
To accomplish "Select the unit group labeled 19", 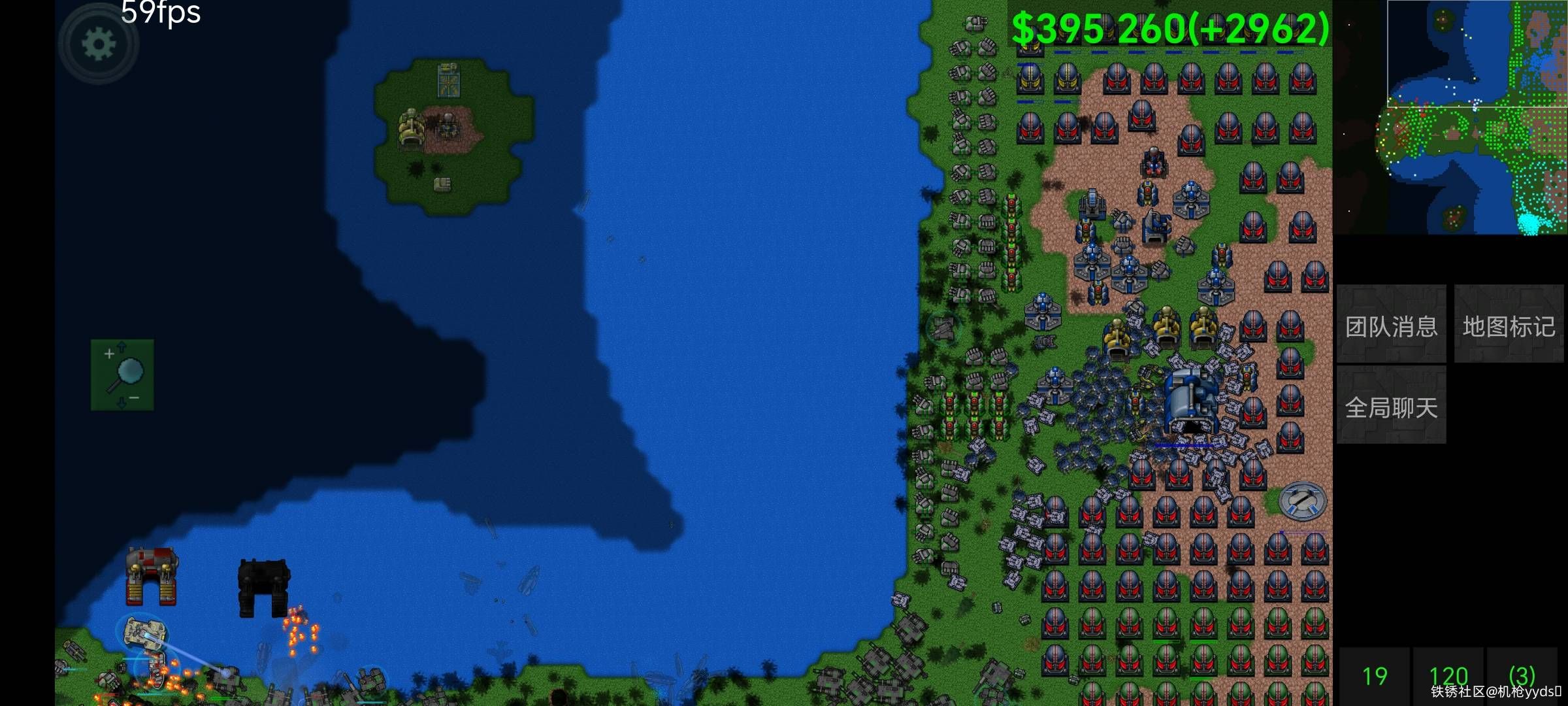I will (1375, 675).
